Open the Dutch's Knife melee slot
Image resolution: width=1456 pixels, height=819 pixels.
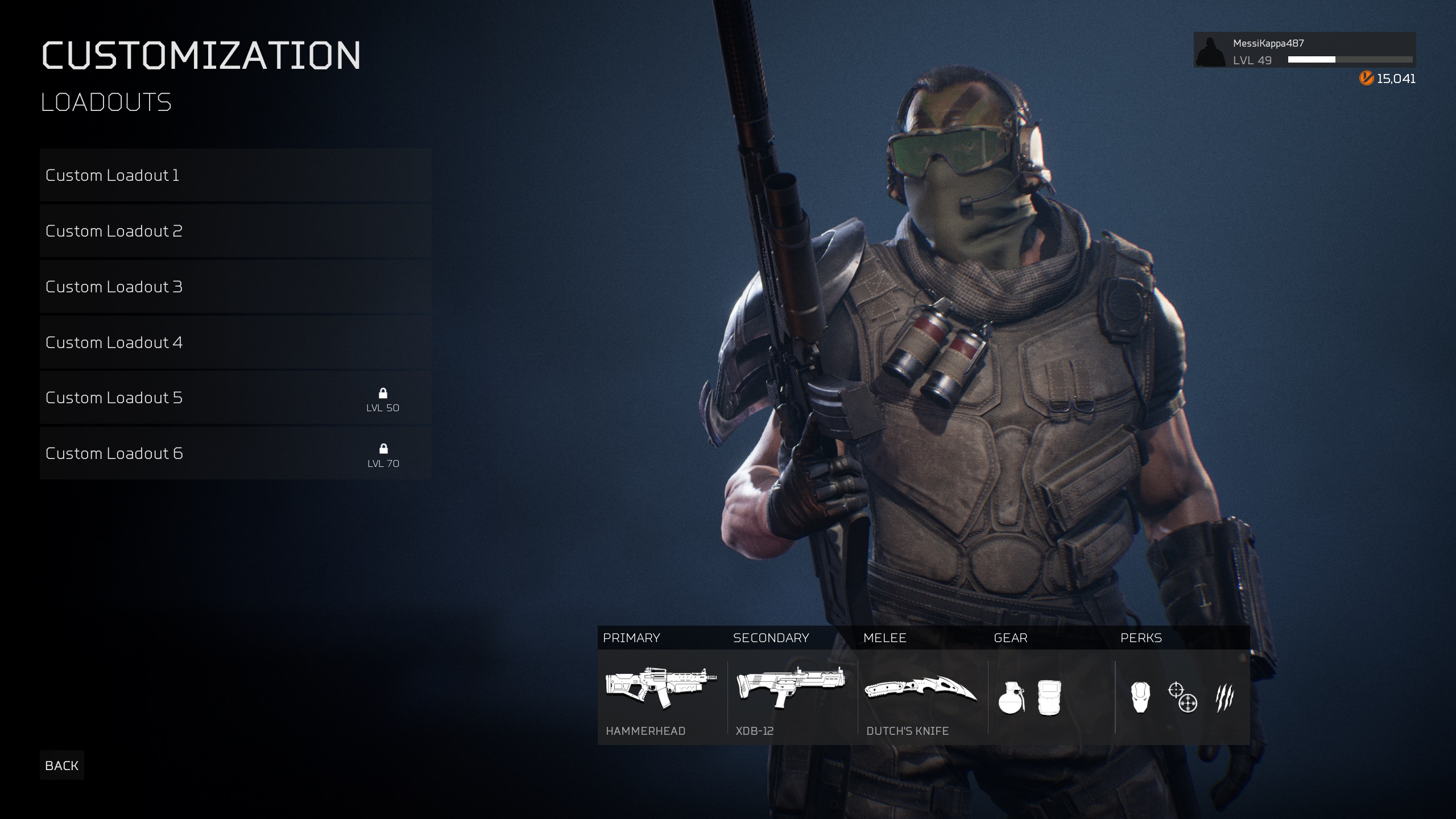tap(921, 698)
